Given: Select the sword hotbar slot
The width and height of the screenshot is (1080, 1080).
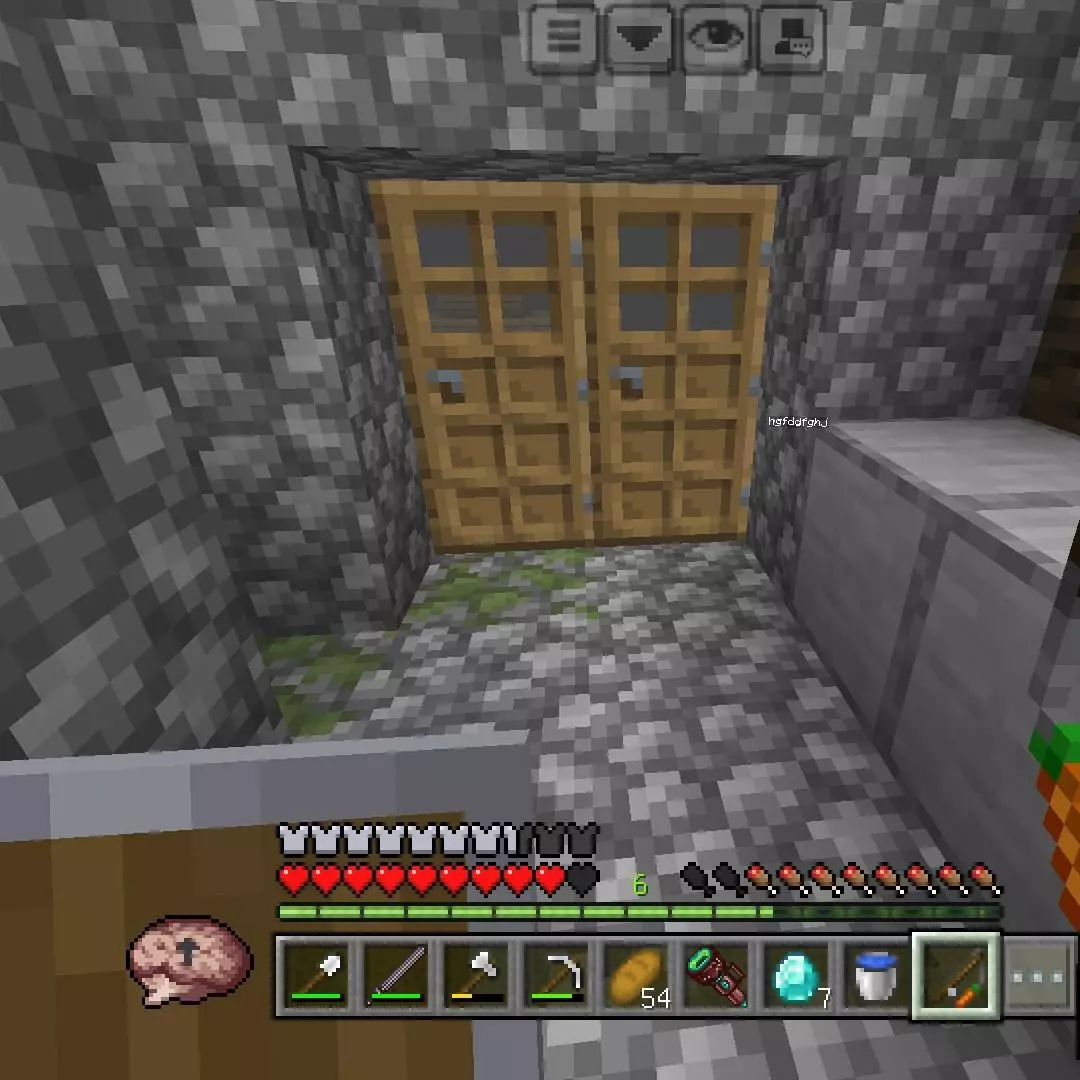Looking at the screenshot, I should (x=395, y=976).
